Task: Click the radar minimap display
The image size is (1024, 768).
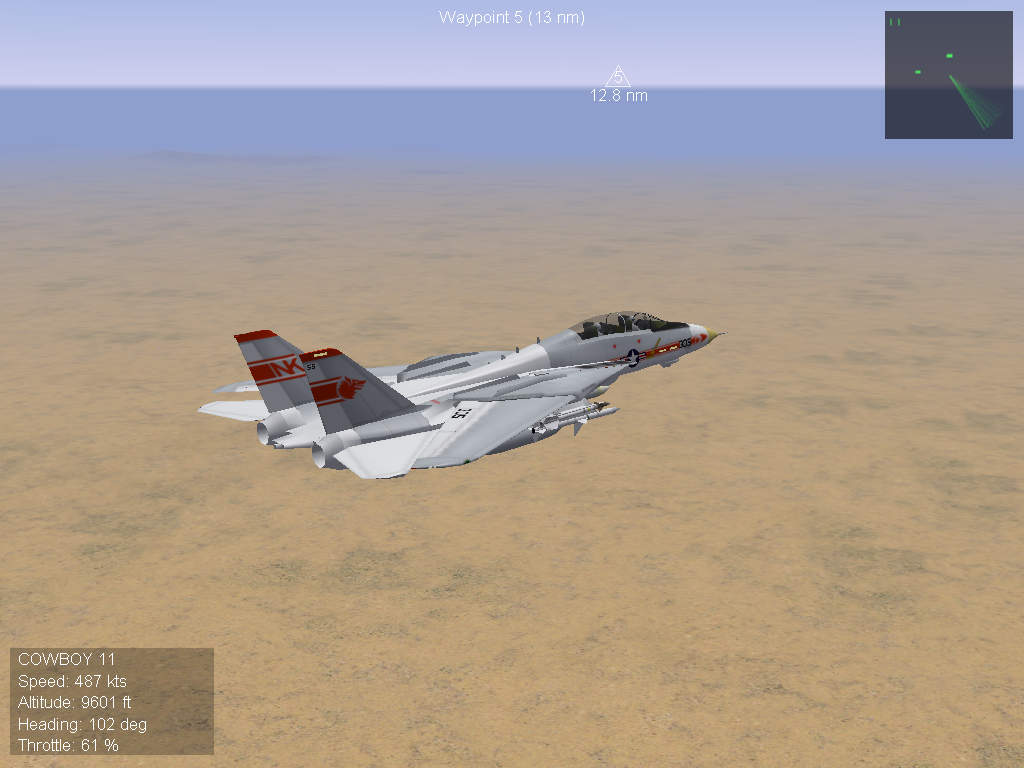Action: pyautogui.click(x=948, y=75)
